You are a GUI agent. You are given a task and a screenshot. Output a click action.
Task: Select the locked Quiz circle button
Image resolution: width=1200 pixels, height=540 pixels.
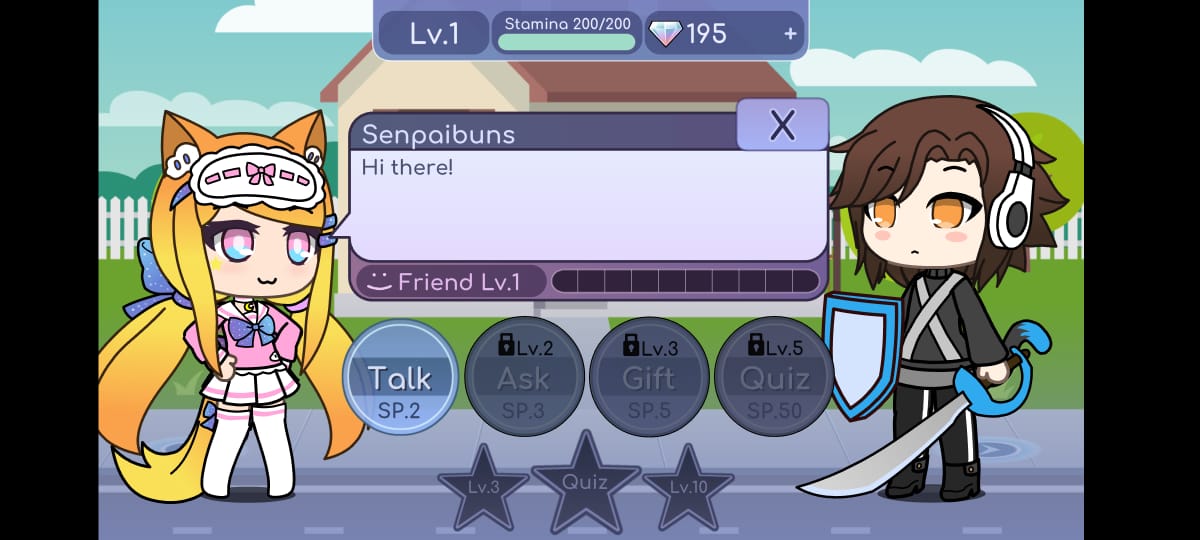coord(774,378)
